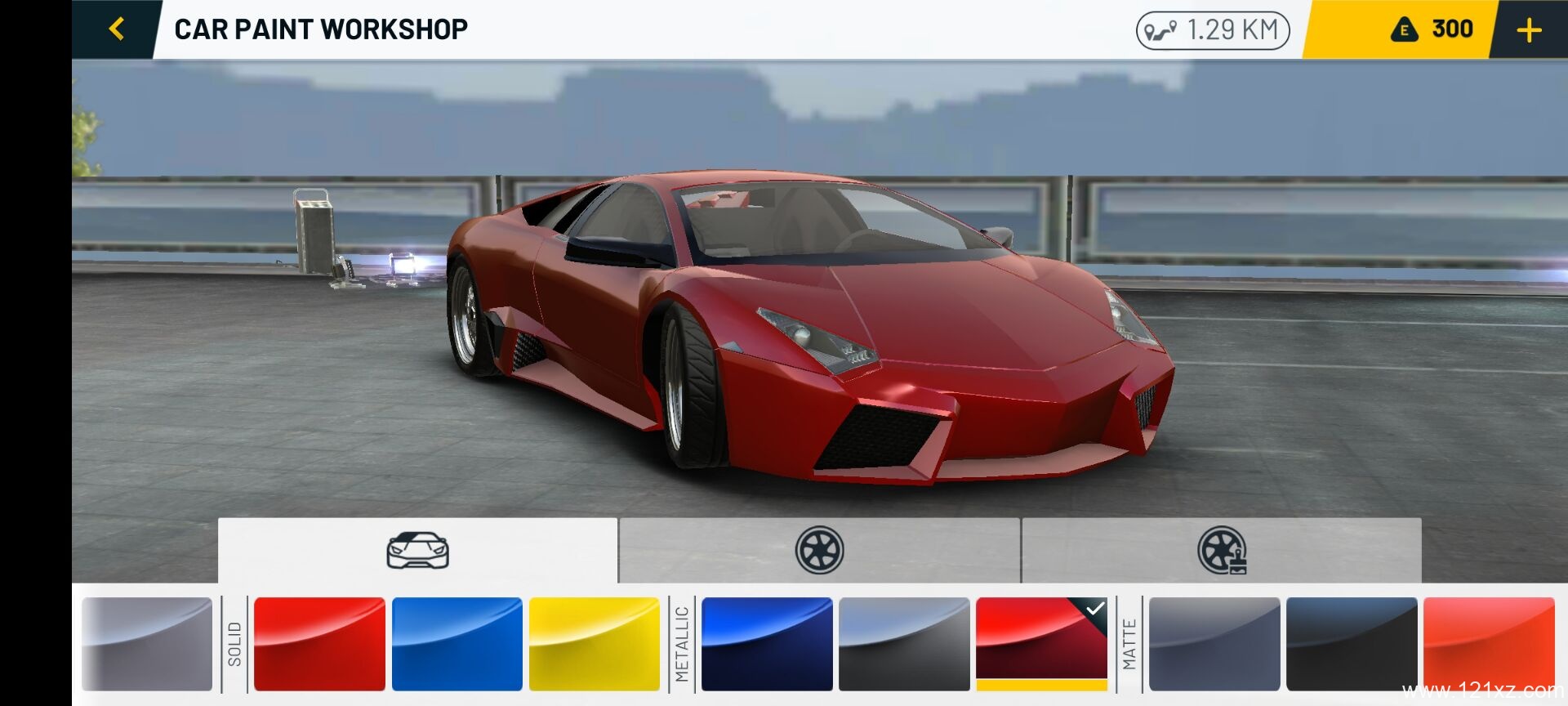Select the solid yellow paint swatch
This screenshot has width=1568, height=706.
594,644
